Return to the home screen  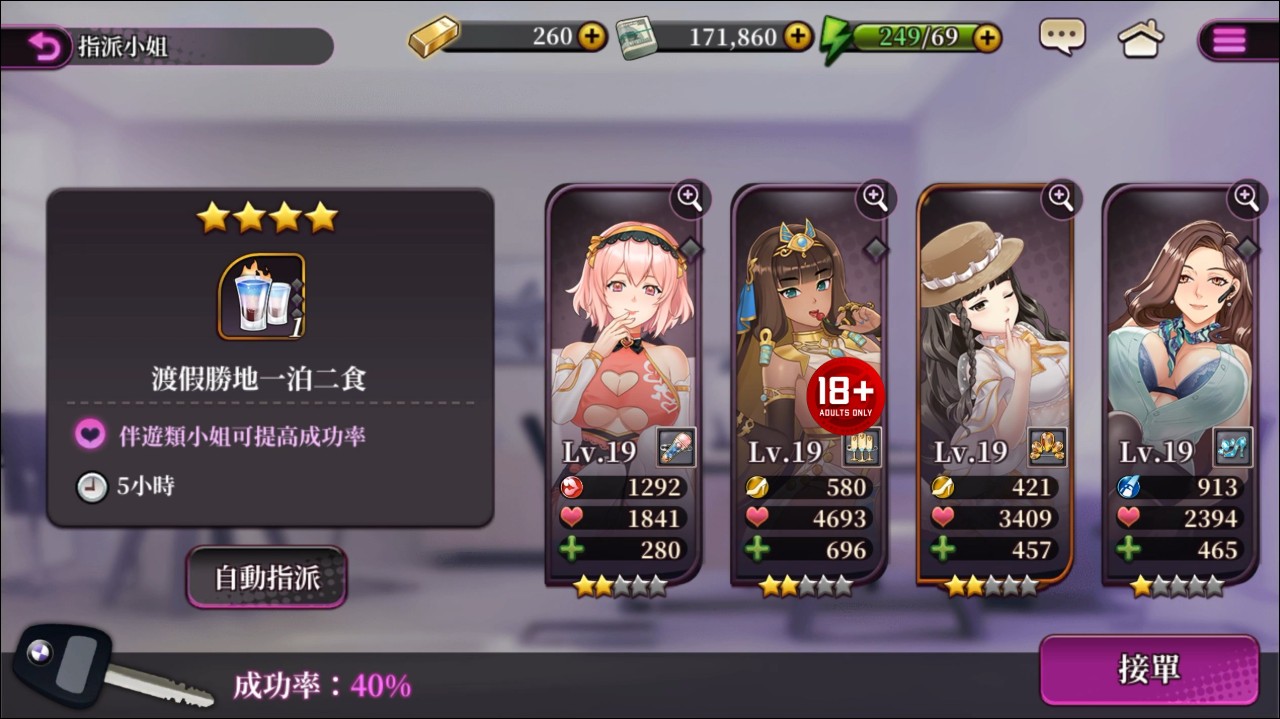click(x=1140, y=39)
